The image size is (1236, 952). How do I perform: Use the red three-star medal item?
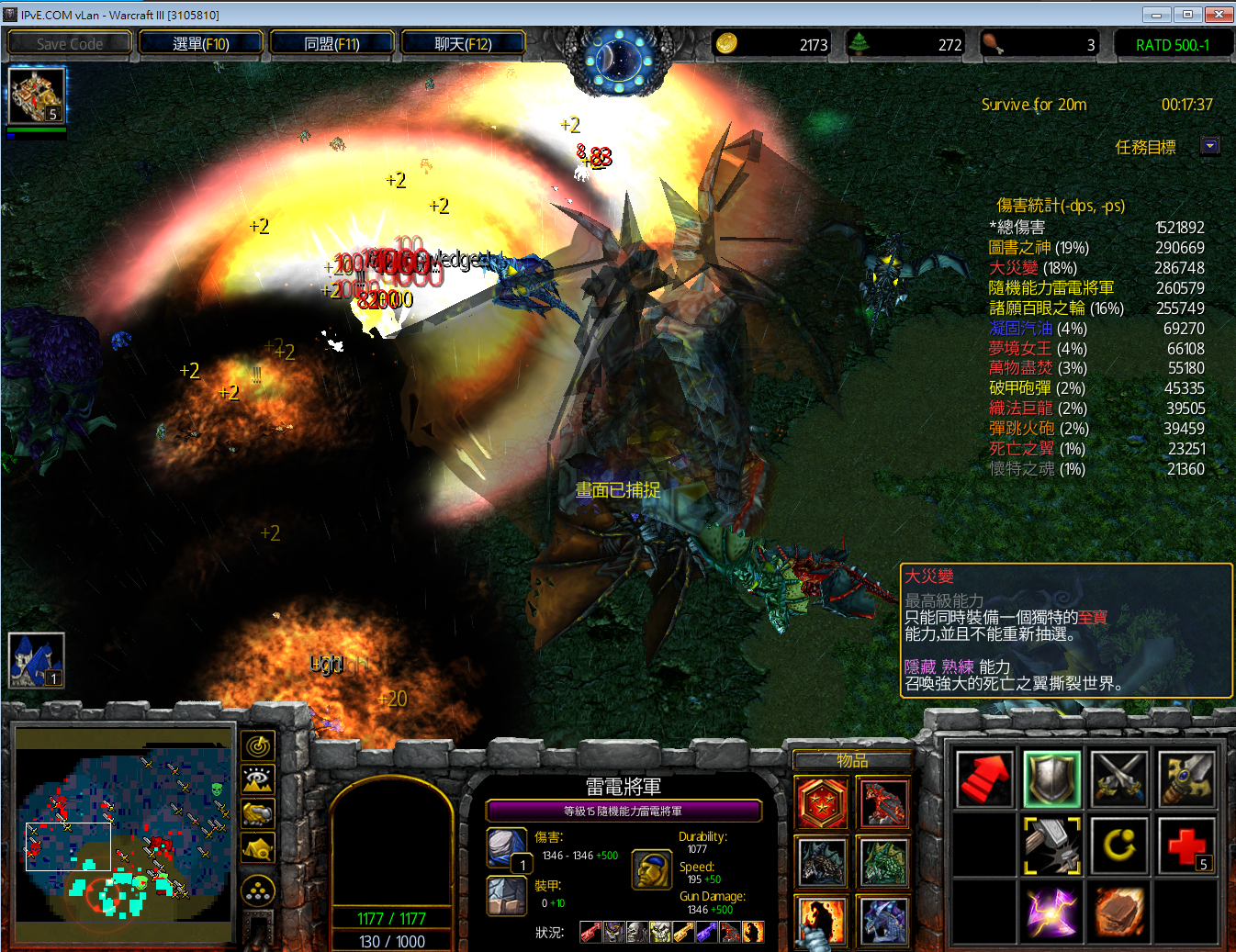[822, 803]
